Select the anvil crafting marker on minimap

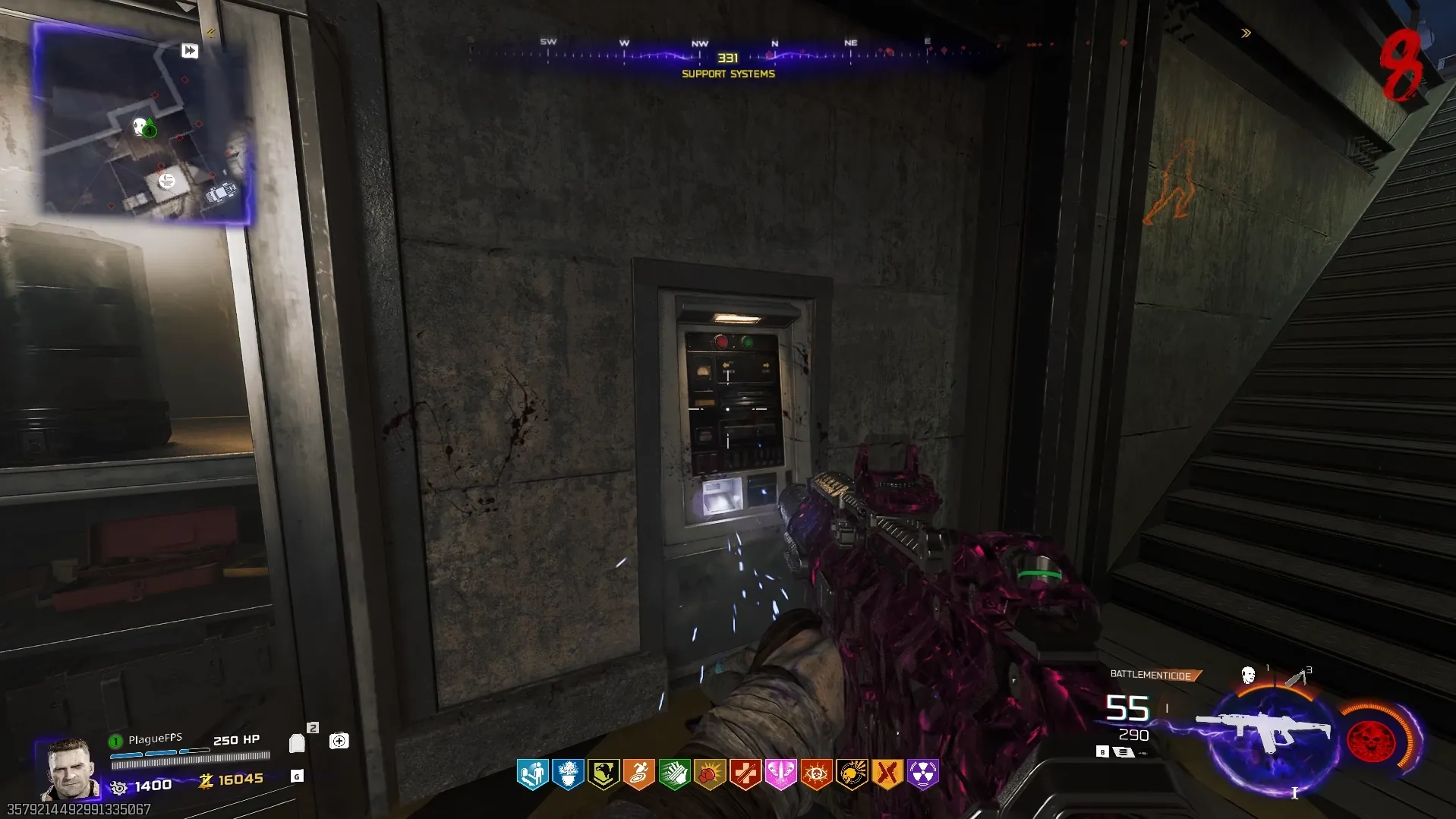click(x=166, y=181)
